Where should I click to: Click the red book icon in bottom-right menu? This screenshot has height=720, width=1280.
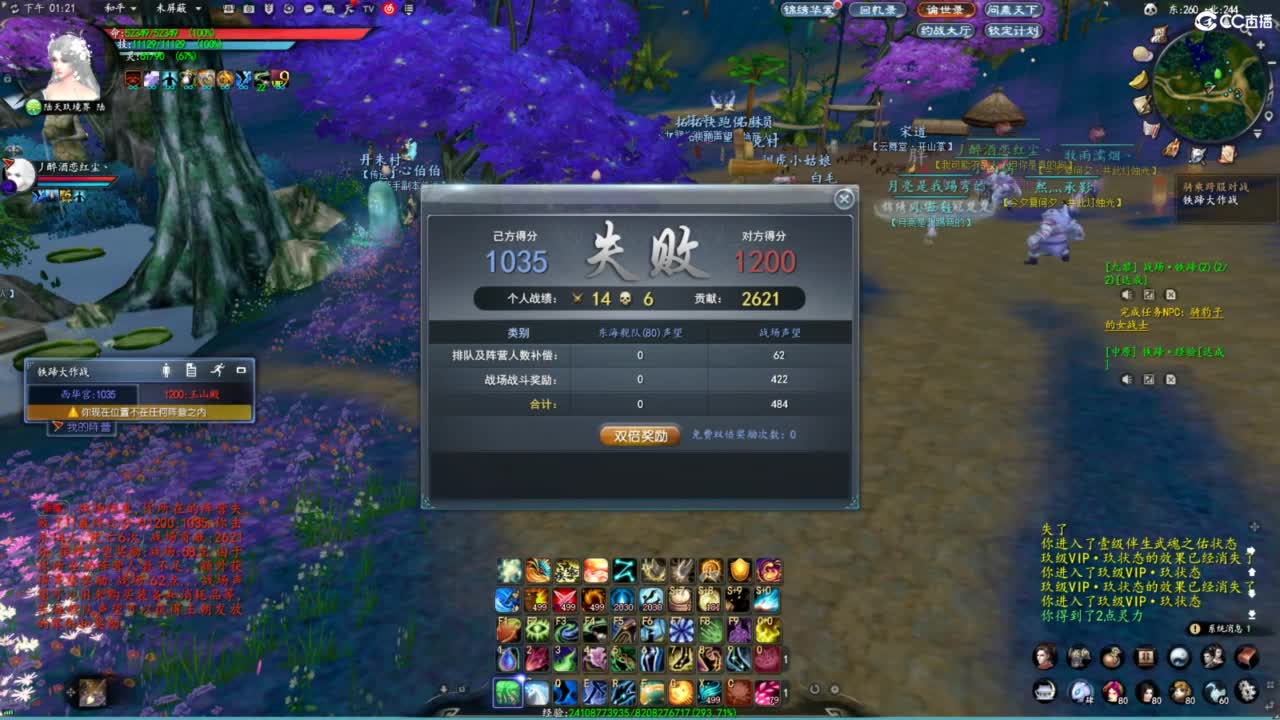click(1247, 656)
